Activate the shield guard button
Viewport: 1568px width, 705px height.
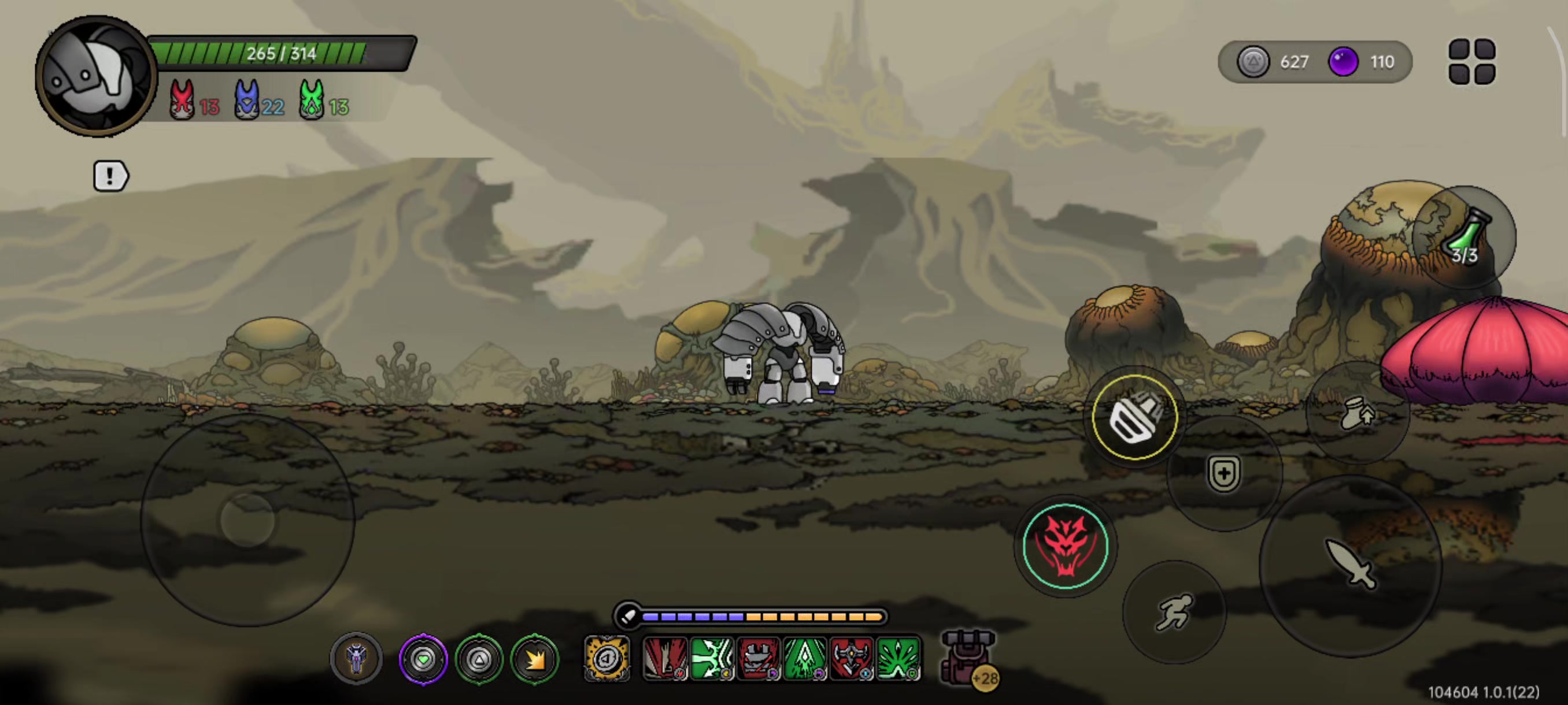(x=1223, y=473)
